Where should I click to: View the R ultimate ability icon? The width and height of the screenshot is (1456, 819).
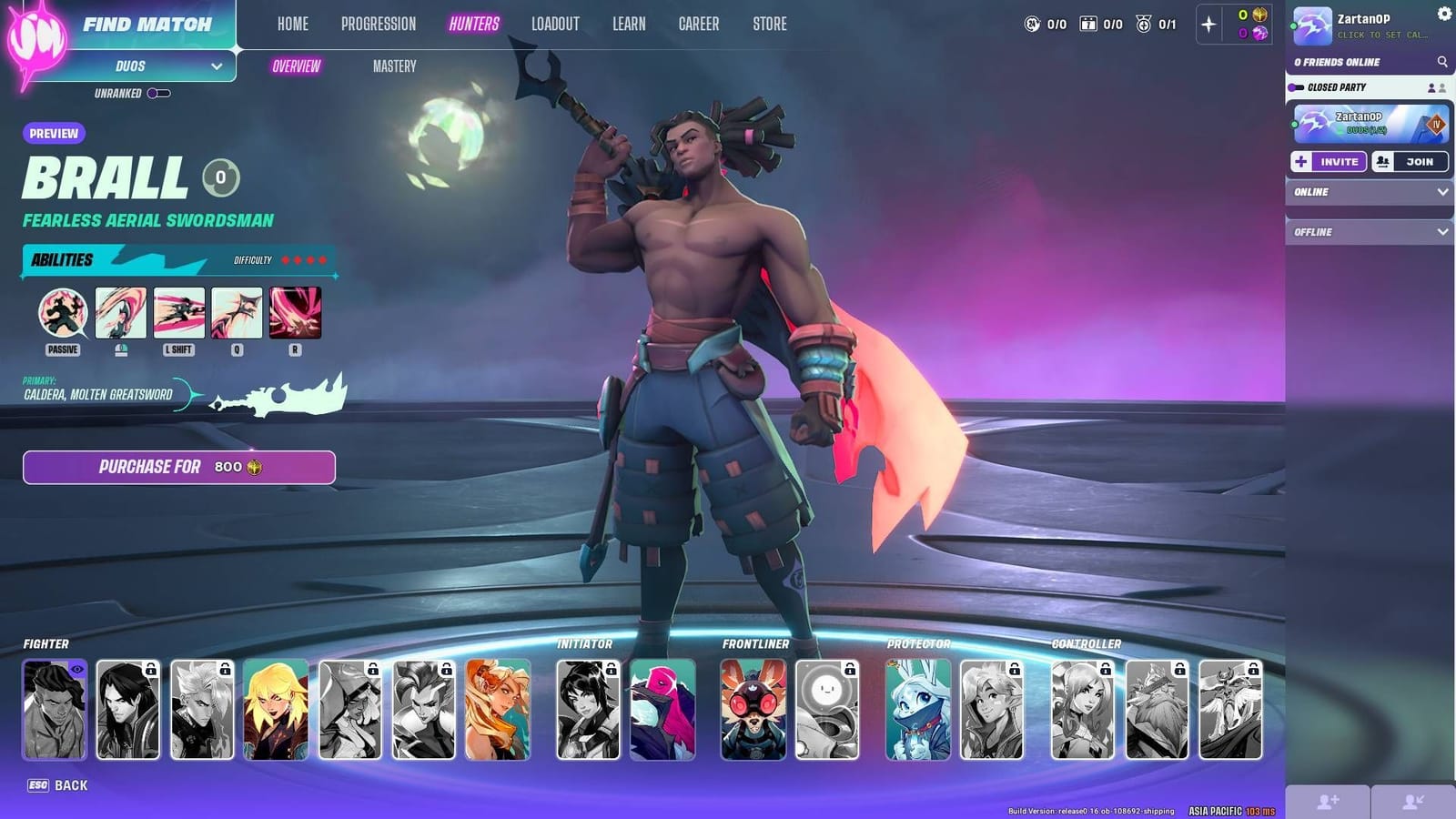294,314
